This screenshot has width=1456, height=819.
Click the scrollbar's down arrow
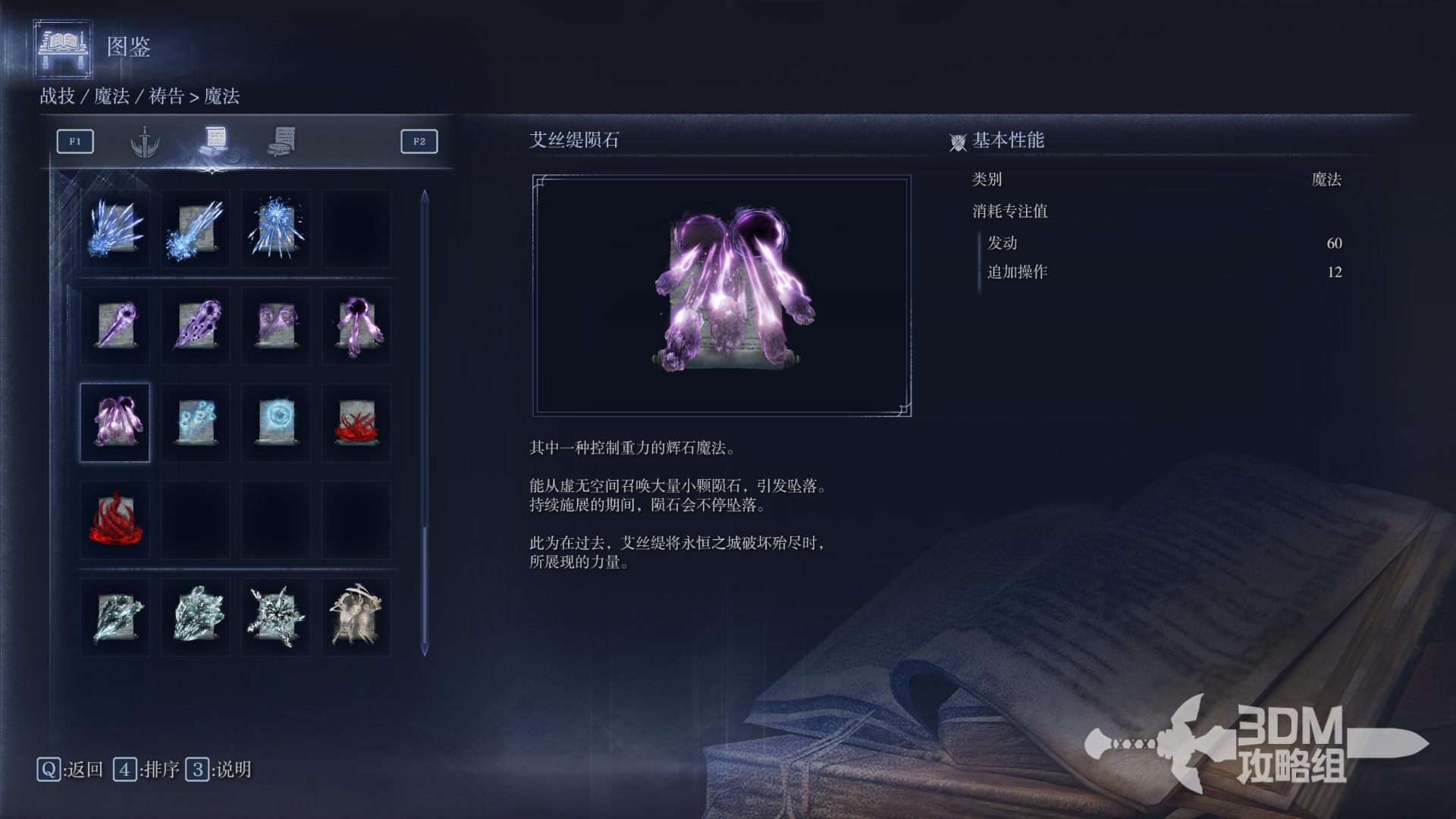pyautogui.click(x=425, y=651)
